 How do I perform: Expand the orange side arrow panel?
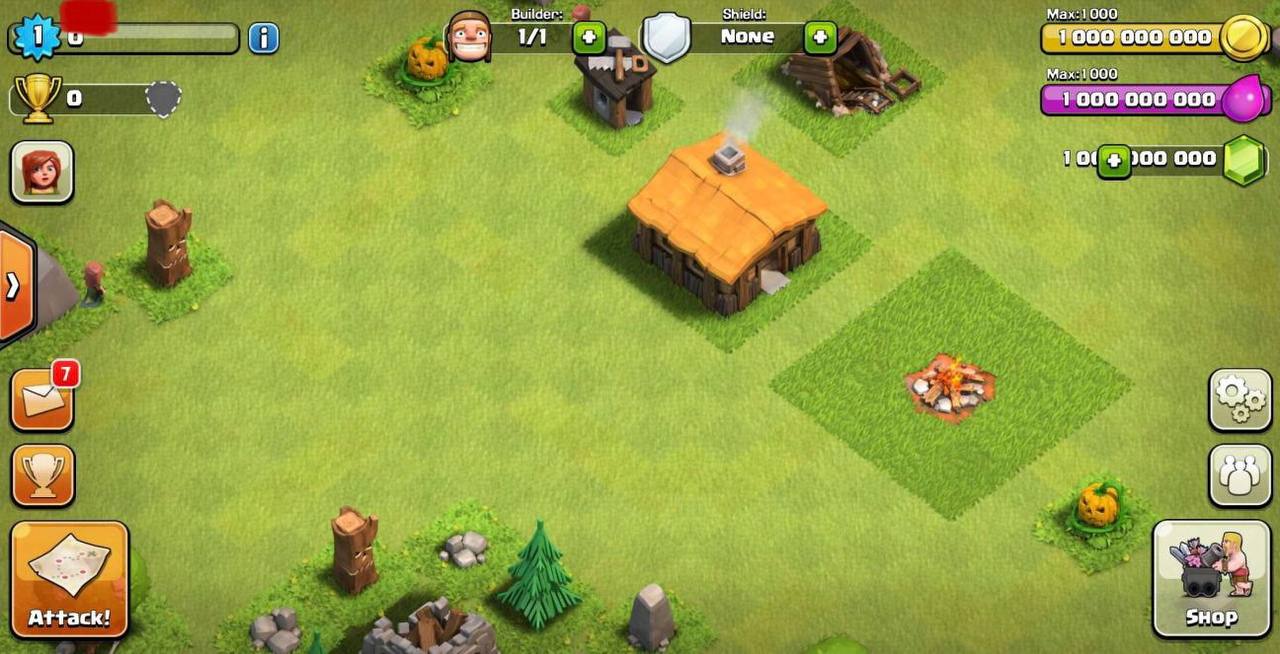pos(14,286)
